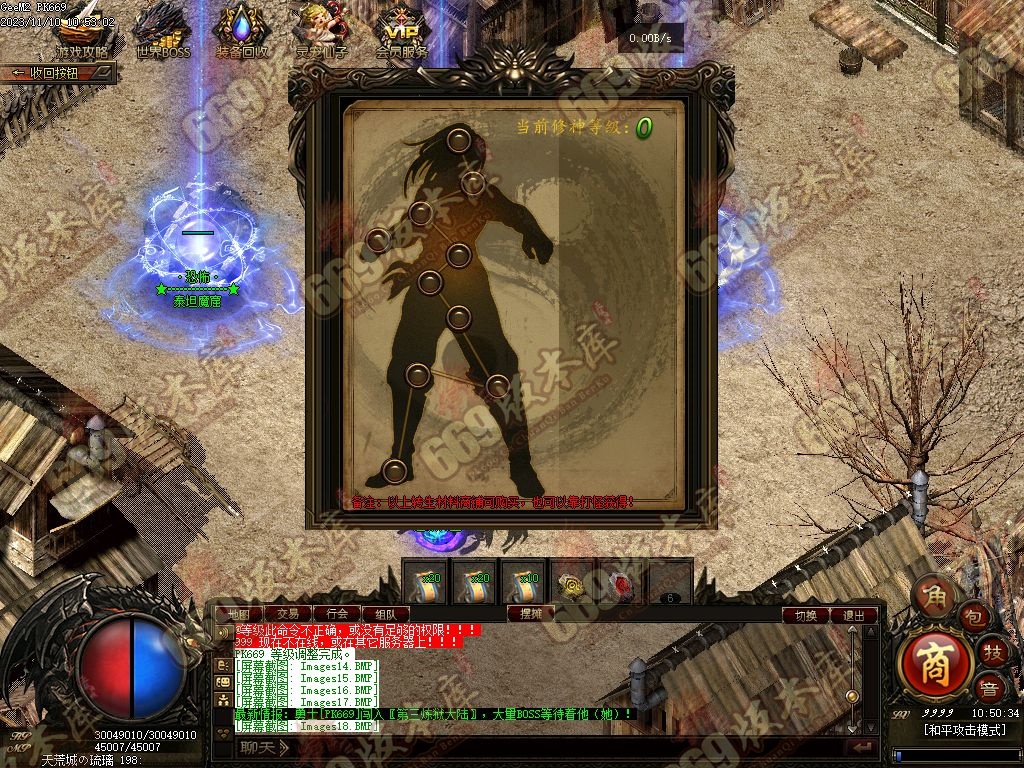Click the 收回按钮 collapse button
The height and width of the screenshot is (768, 1024).
tap(58, 73)
